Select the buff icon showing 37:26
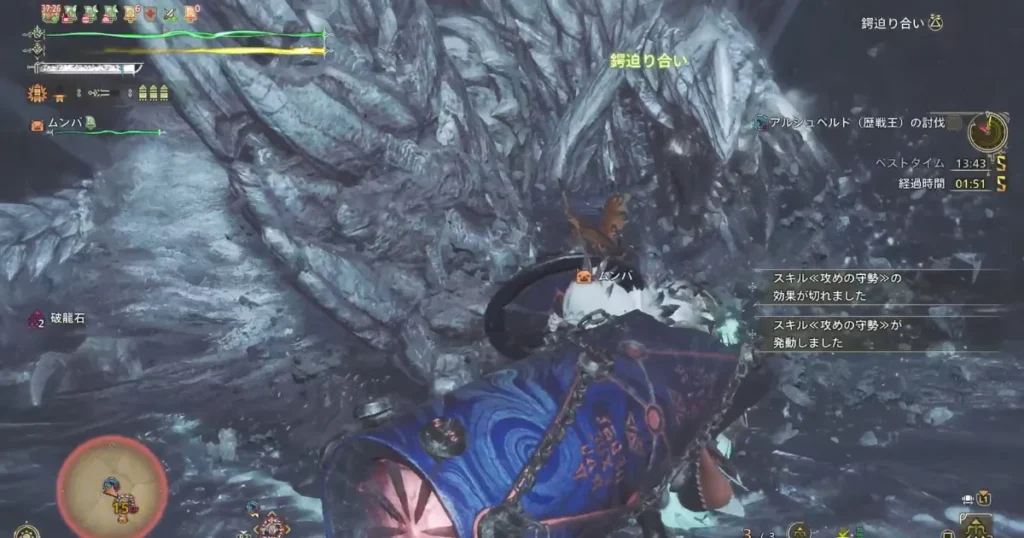Viewport: 1024px width, 538px height. point(52,13)
